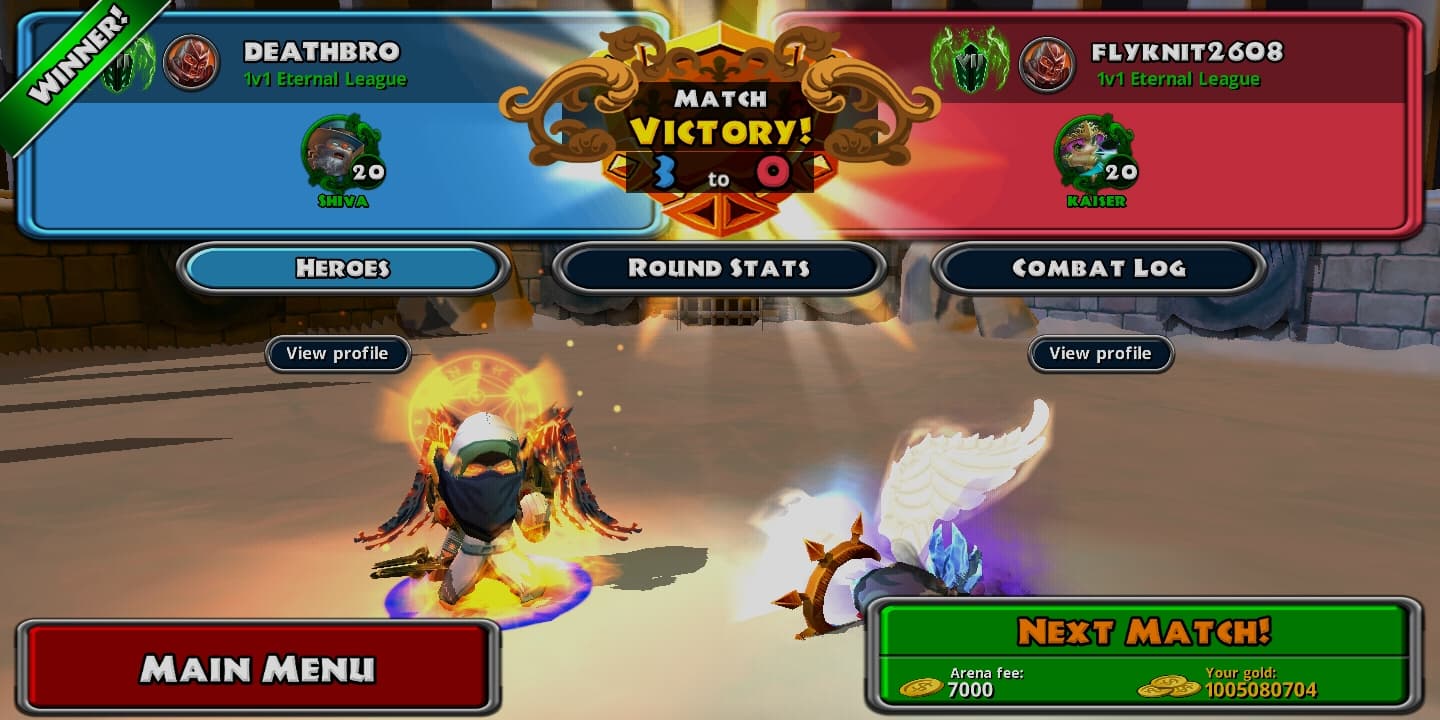Viewport: 1440px width, 720px height.
Task: Switch to the Heroes tab
Action: coord(342,268)
